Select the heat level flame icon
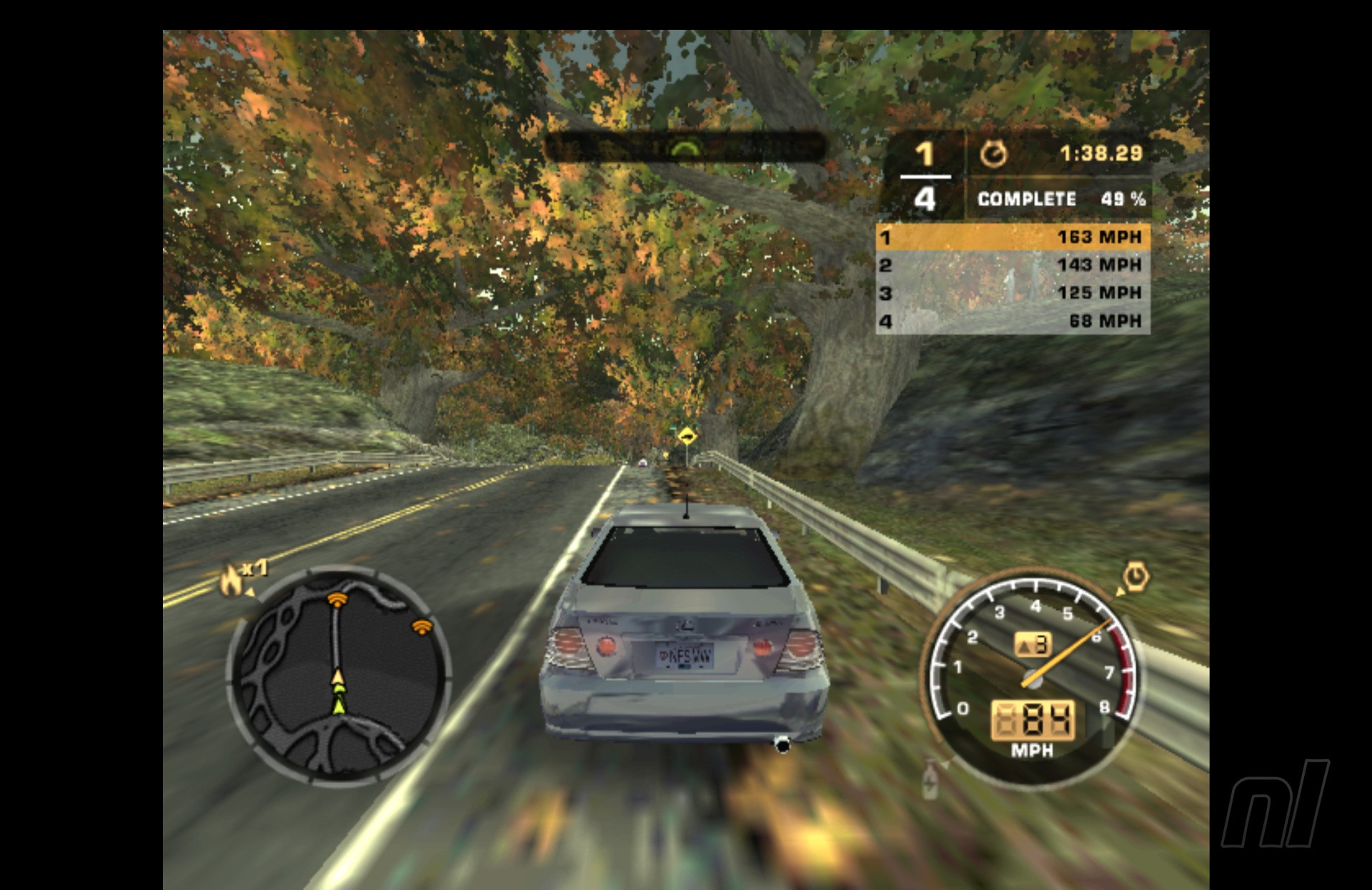 (x=232, y=580)
